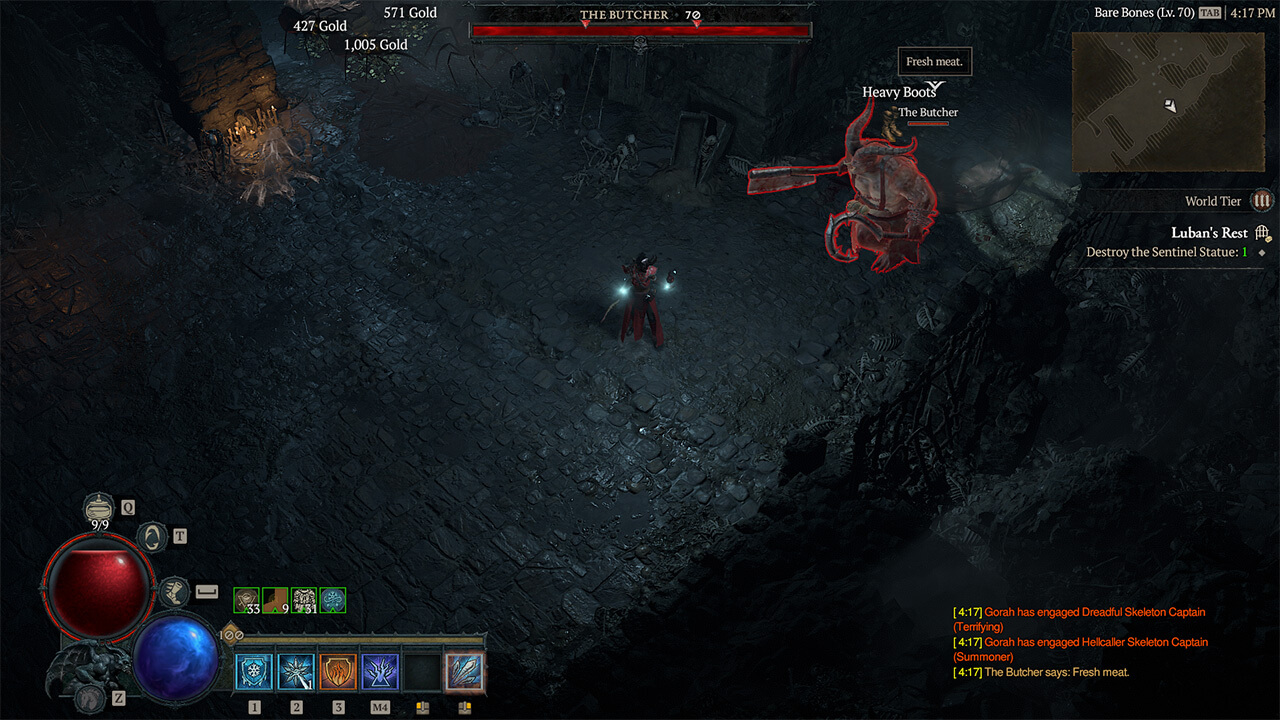This screenshot has height=720, width=1280.
Task: Click the health potion icon
Action: (97, 506)
